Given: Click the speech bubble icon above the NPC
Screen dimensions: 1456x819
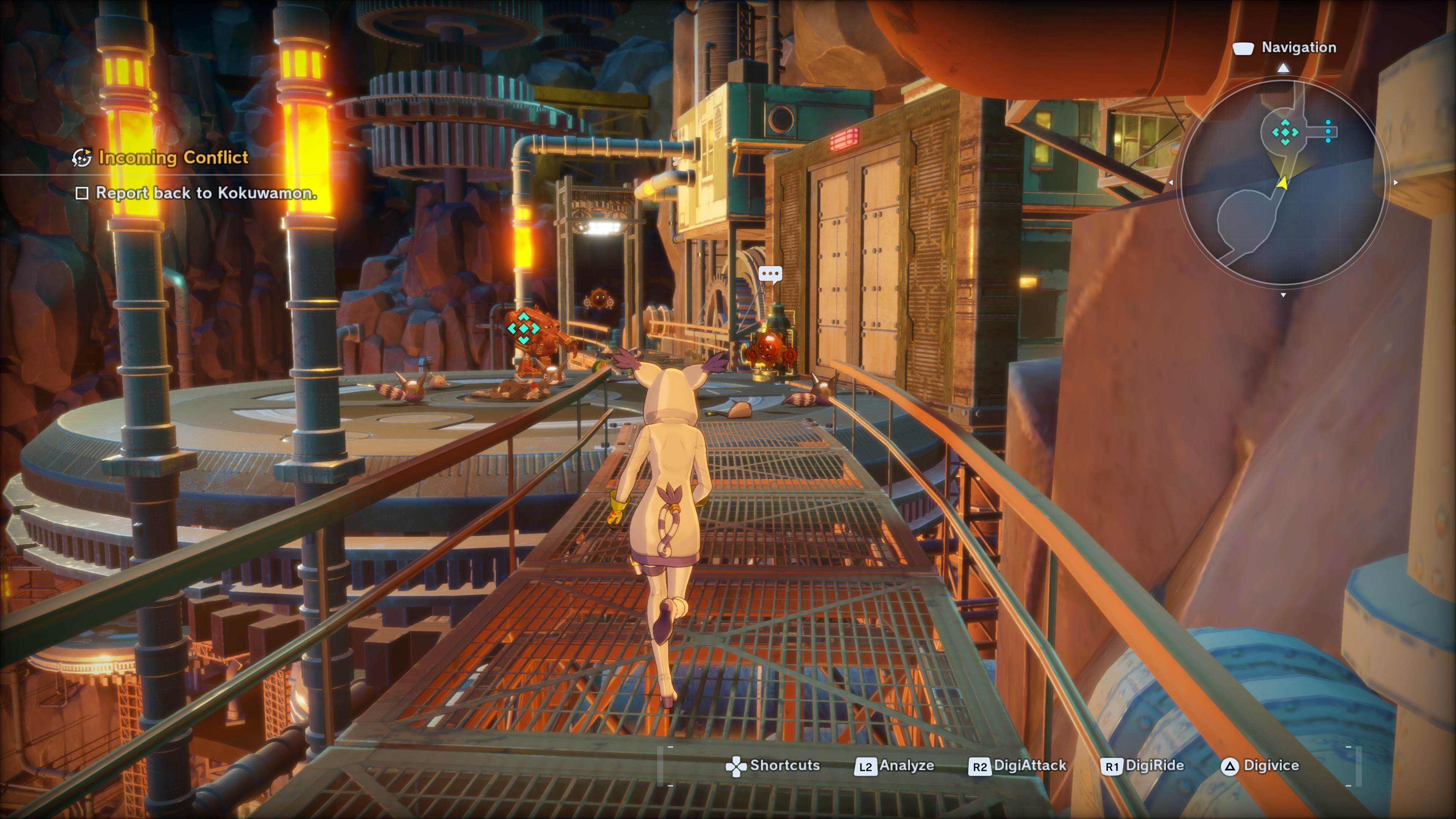Looking at the screenshot, I should coord(770,275).
